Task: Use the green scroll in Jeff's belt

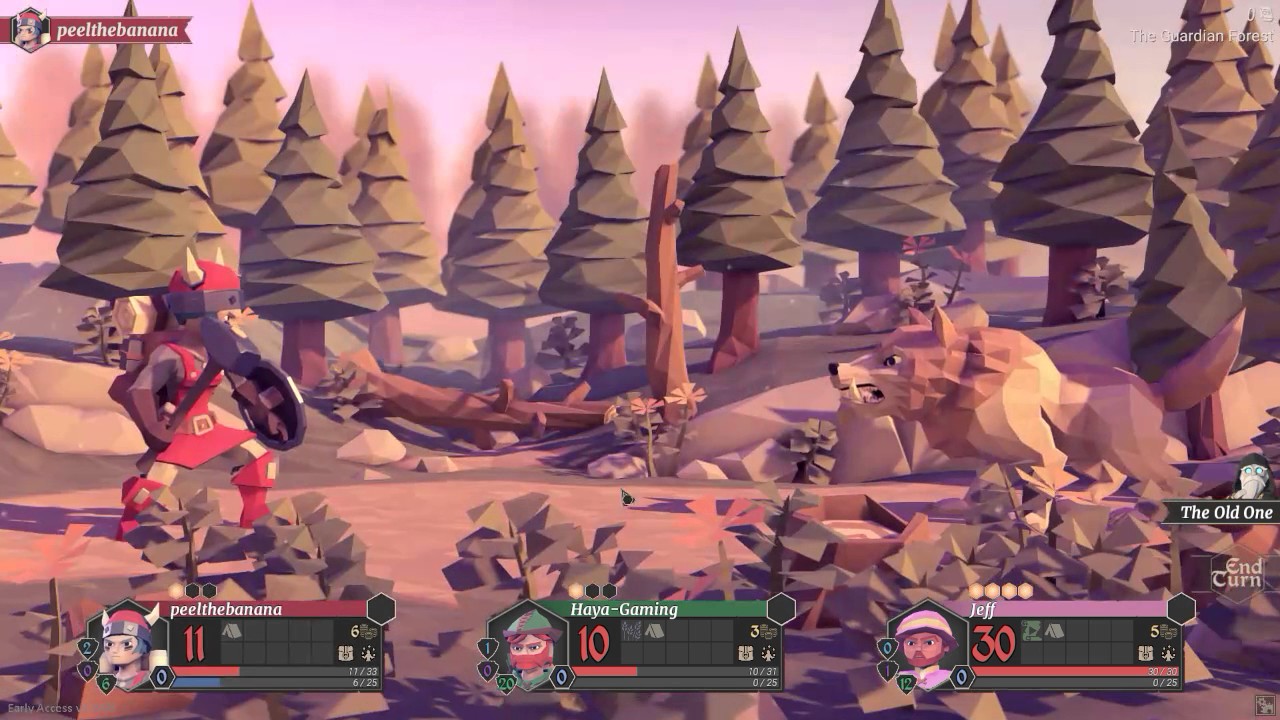Action: coord(1031,631)
